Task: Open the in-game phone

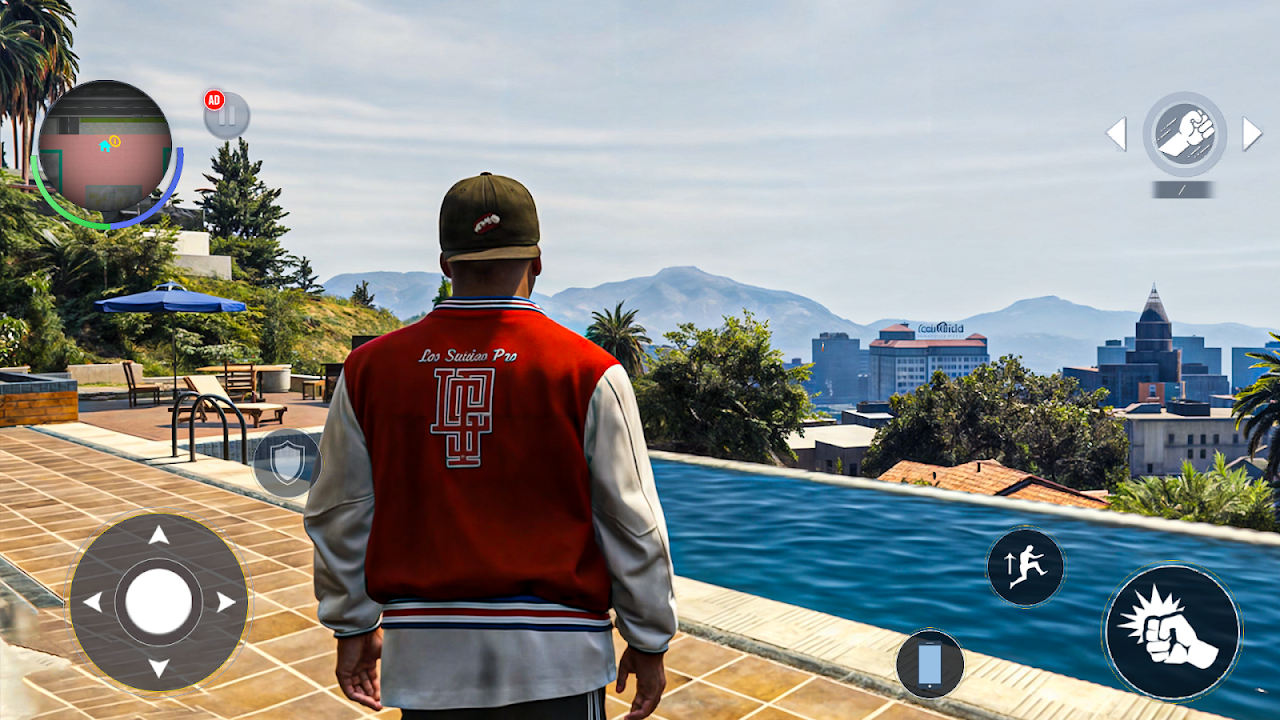Action: click(x=930, y=664)
